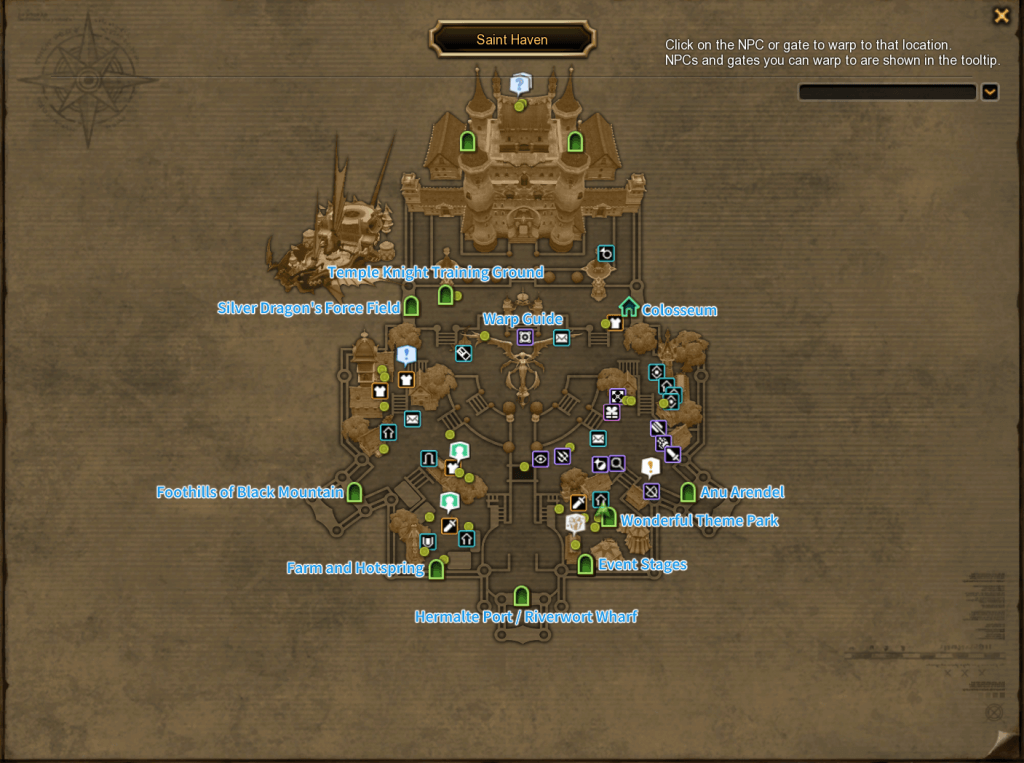Click the Warp Guide NPC icon
Image resolution: width=1024 pixels, height=763 pixels.
(x=525, y=337)
